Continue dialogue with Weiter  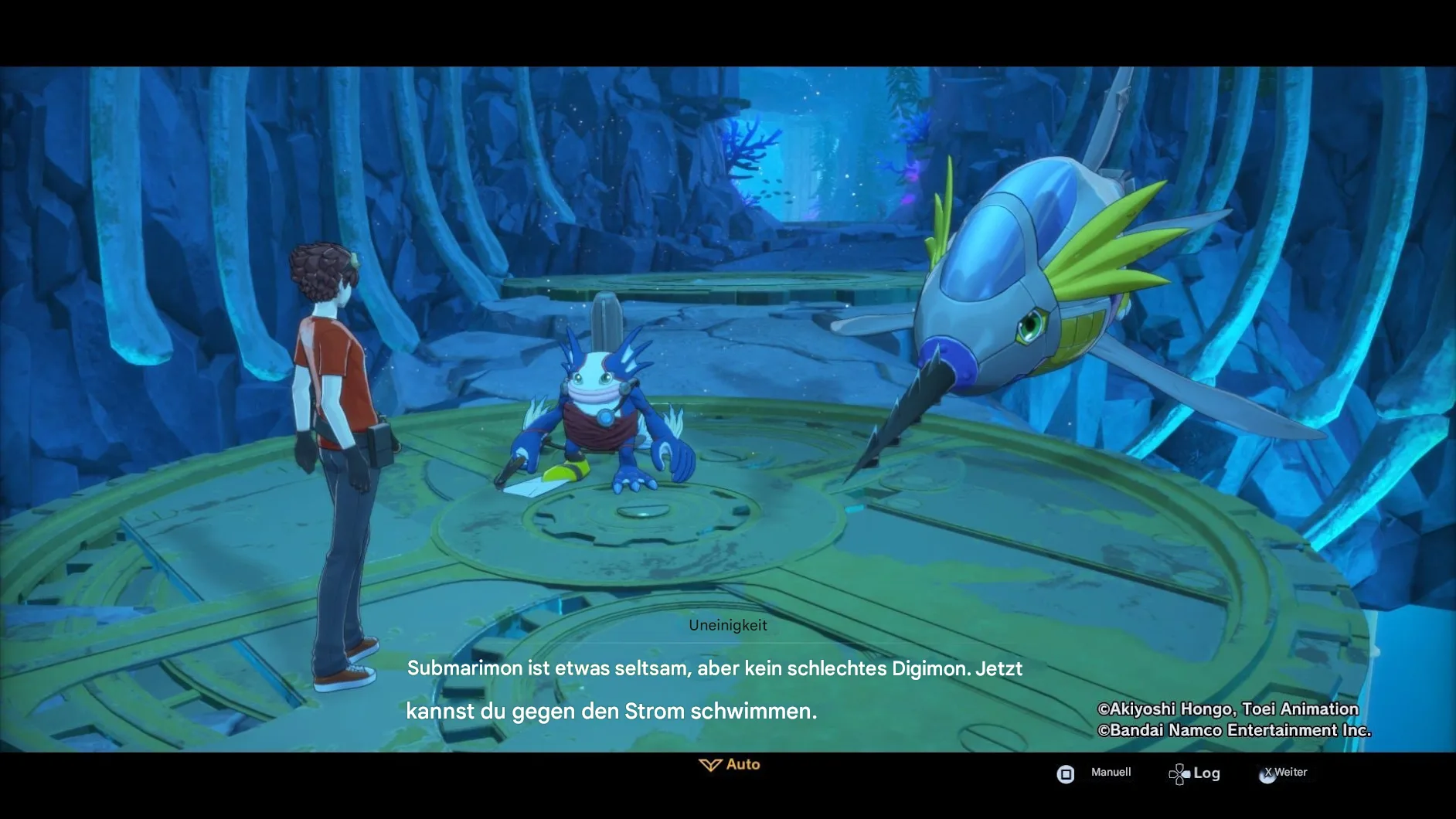[x=1284, y=773]
